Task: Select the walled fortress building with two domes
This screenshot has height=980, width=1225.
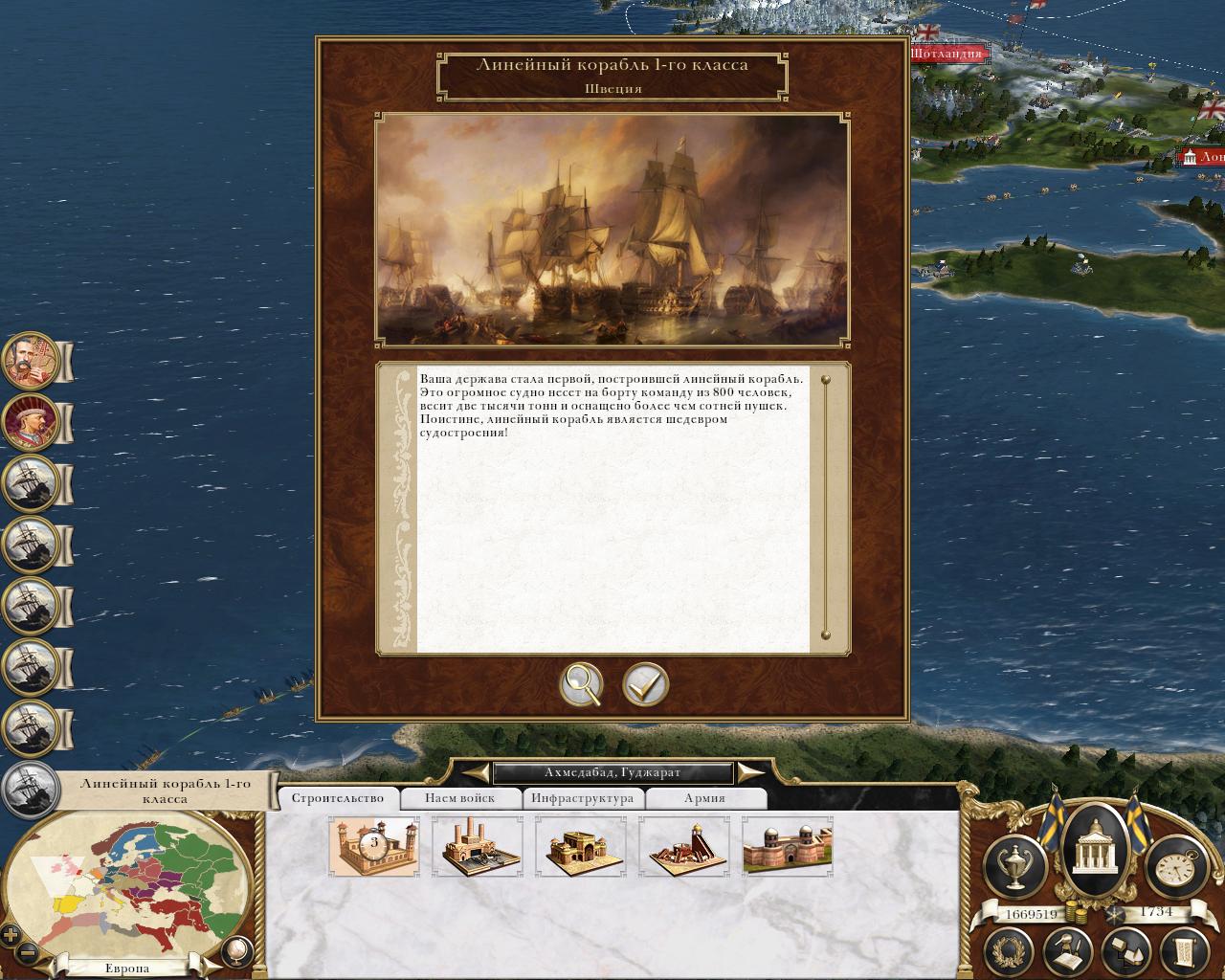Action: pyautogui.click(x=788, y=846)
